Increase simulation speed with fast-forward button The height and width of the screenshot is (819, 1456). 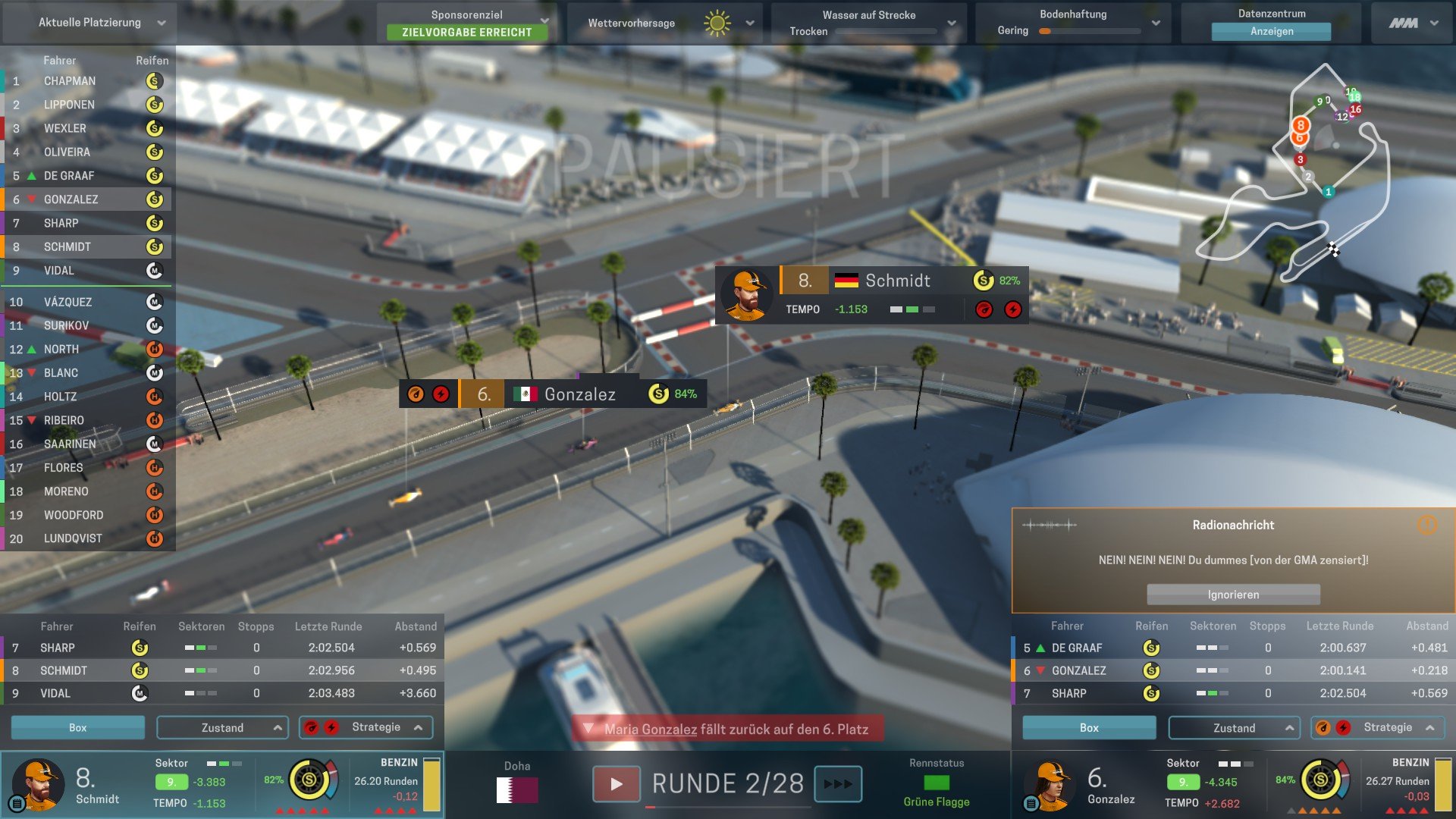[x=838, y=784]
